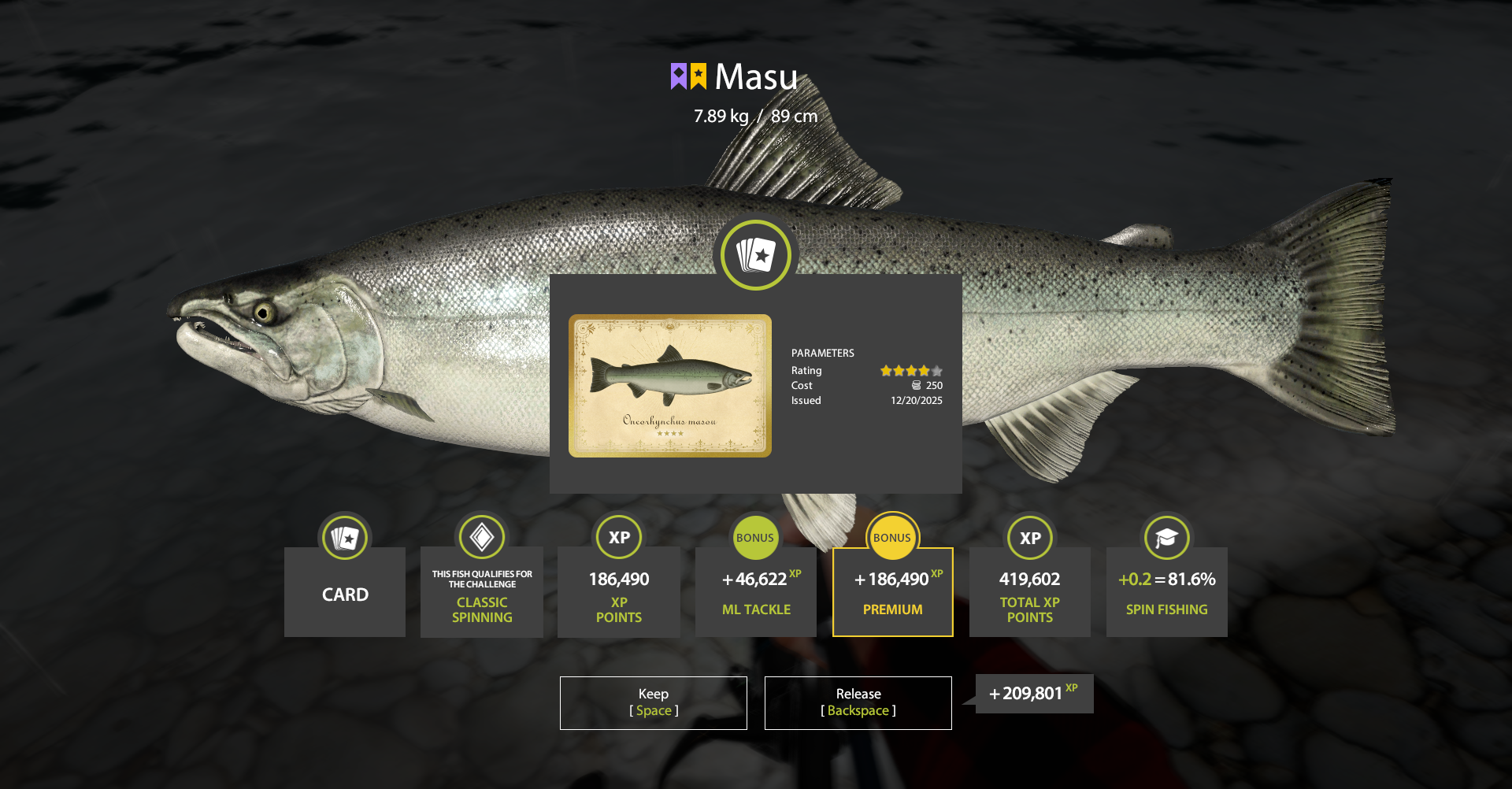
Task: Click the XP Points badge icon
Action: tap(618, 537)
